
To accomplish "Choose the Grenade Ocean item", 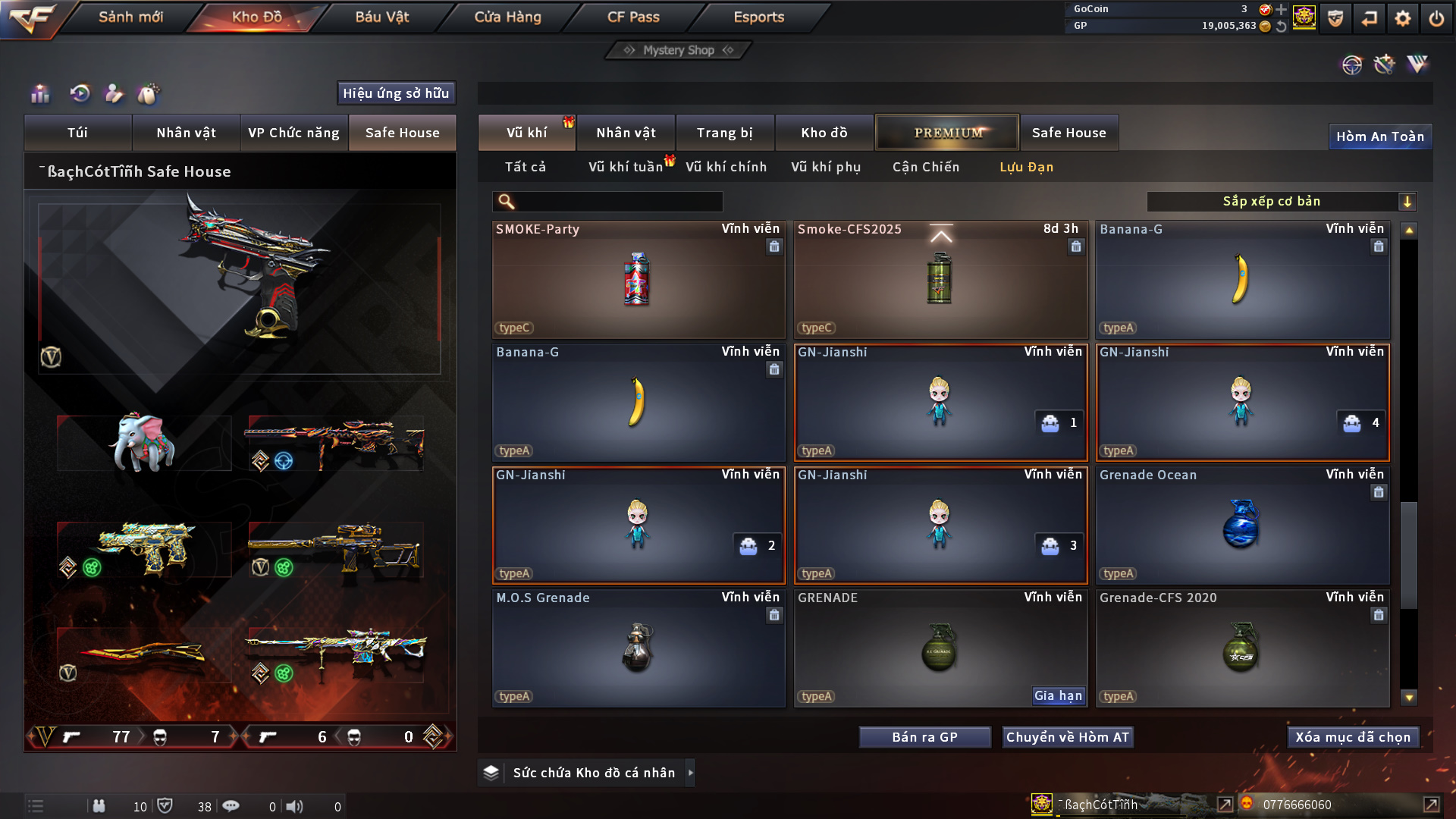I will (x=1241, y=525).
